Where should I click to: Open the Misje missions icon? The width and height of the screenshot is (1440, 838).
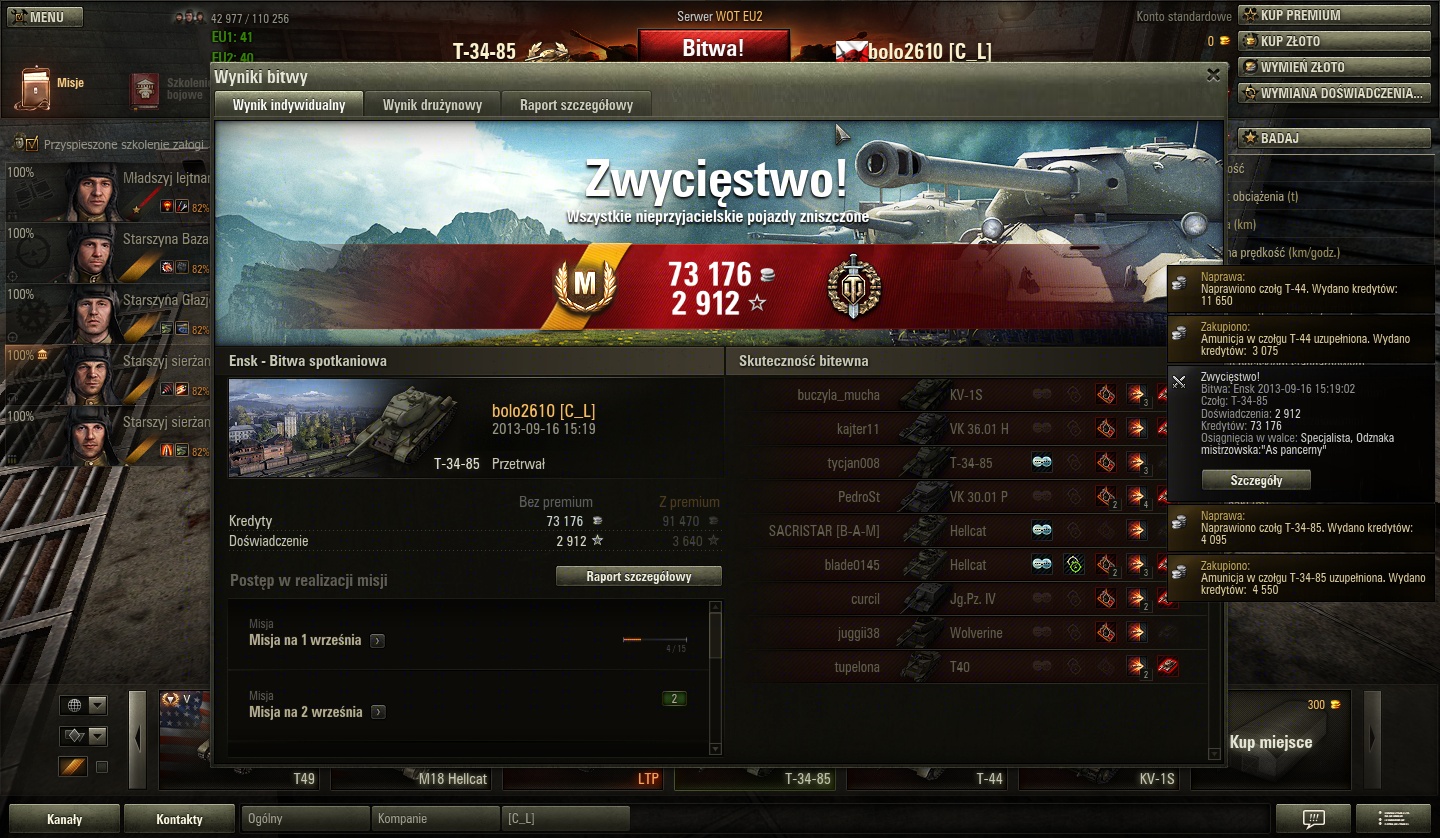37,88
